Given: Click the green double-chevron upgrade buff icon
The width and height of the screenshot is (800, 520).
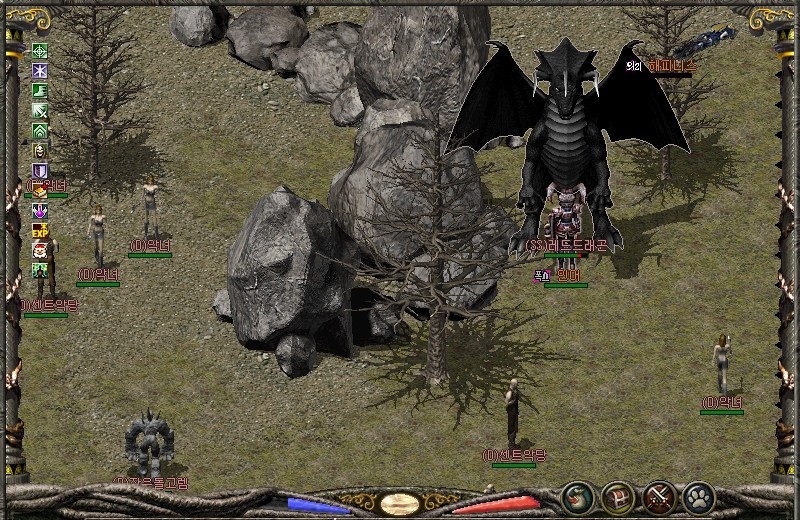Looking at the screenshot, I should point(41,131).
